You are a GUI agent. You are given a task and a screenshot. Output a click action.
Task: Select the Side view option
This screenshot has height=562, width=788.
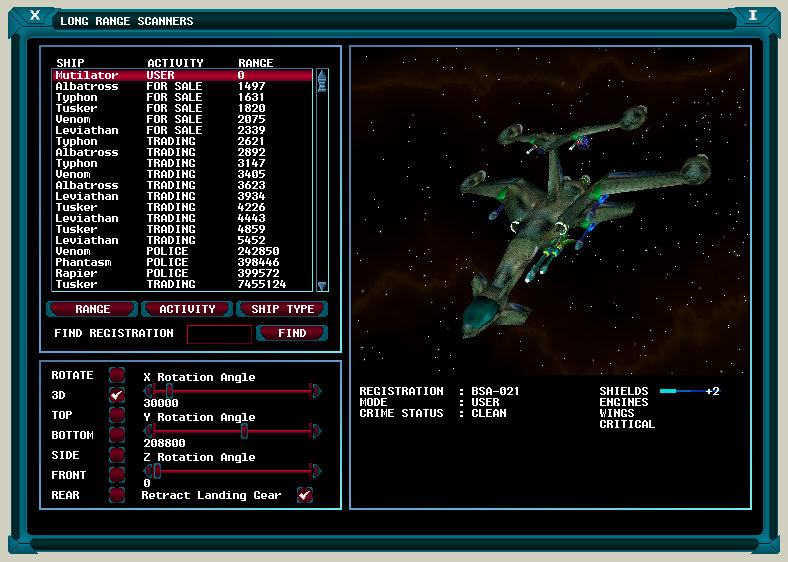[117, 455]
